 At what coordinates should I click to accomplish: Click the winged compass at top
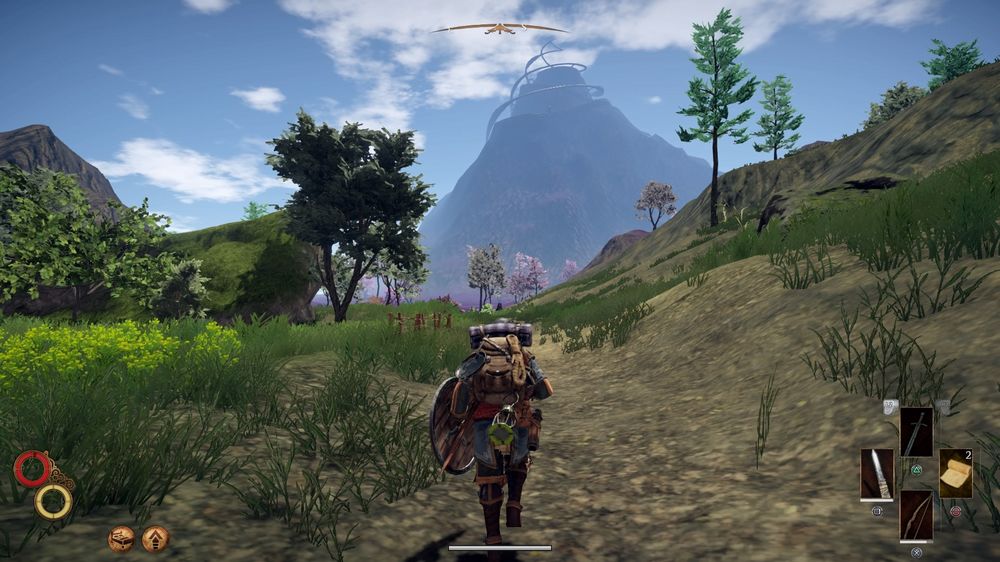click(499, 28)
